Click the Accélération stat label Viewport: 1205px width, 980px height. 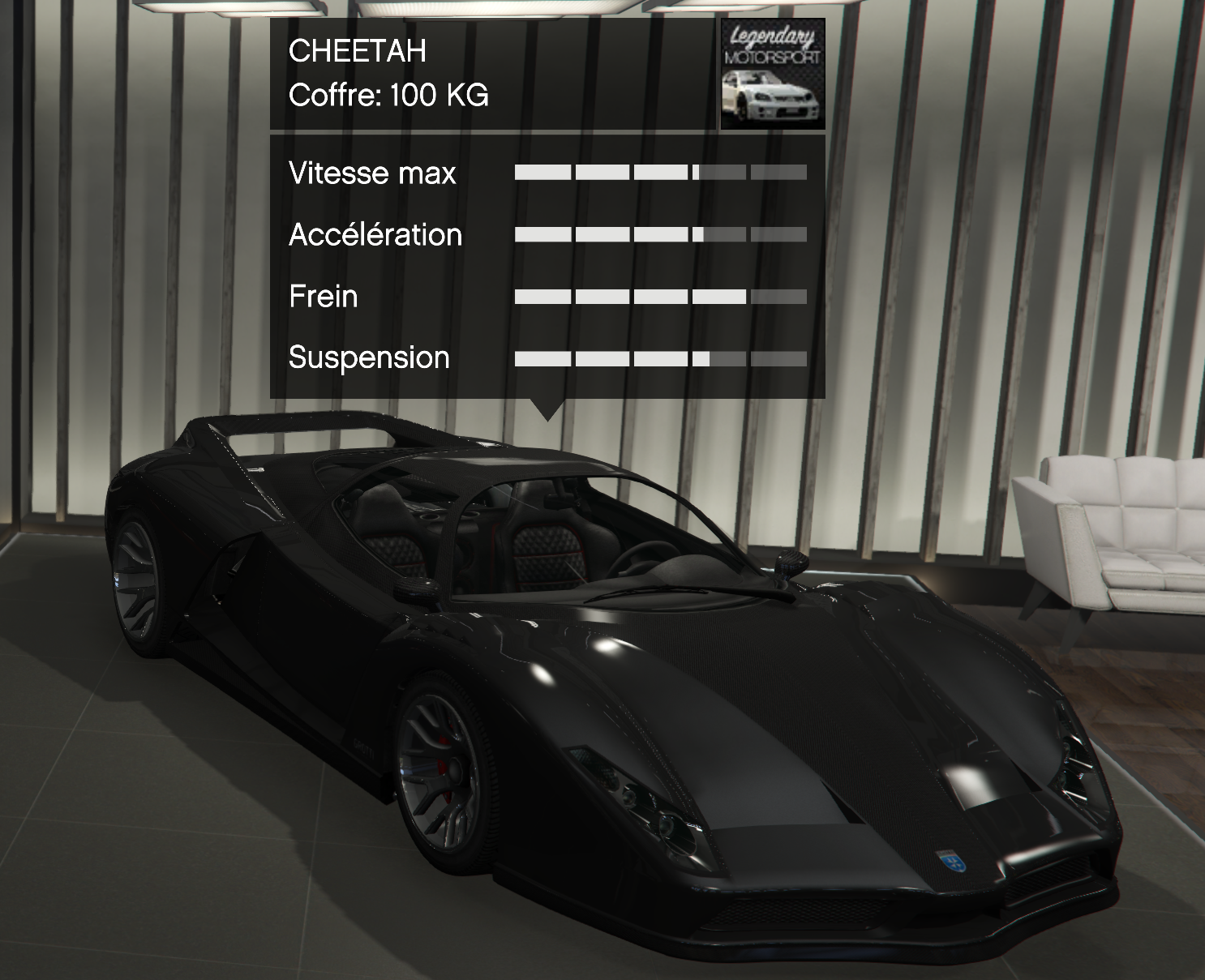375,235
